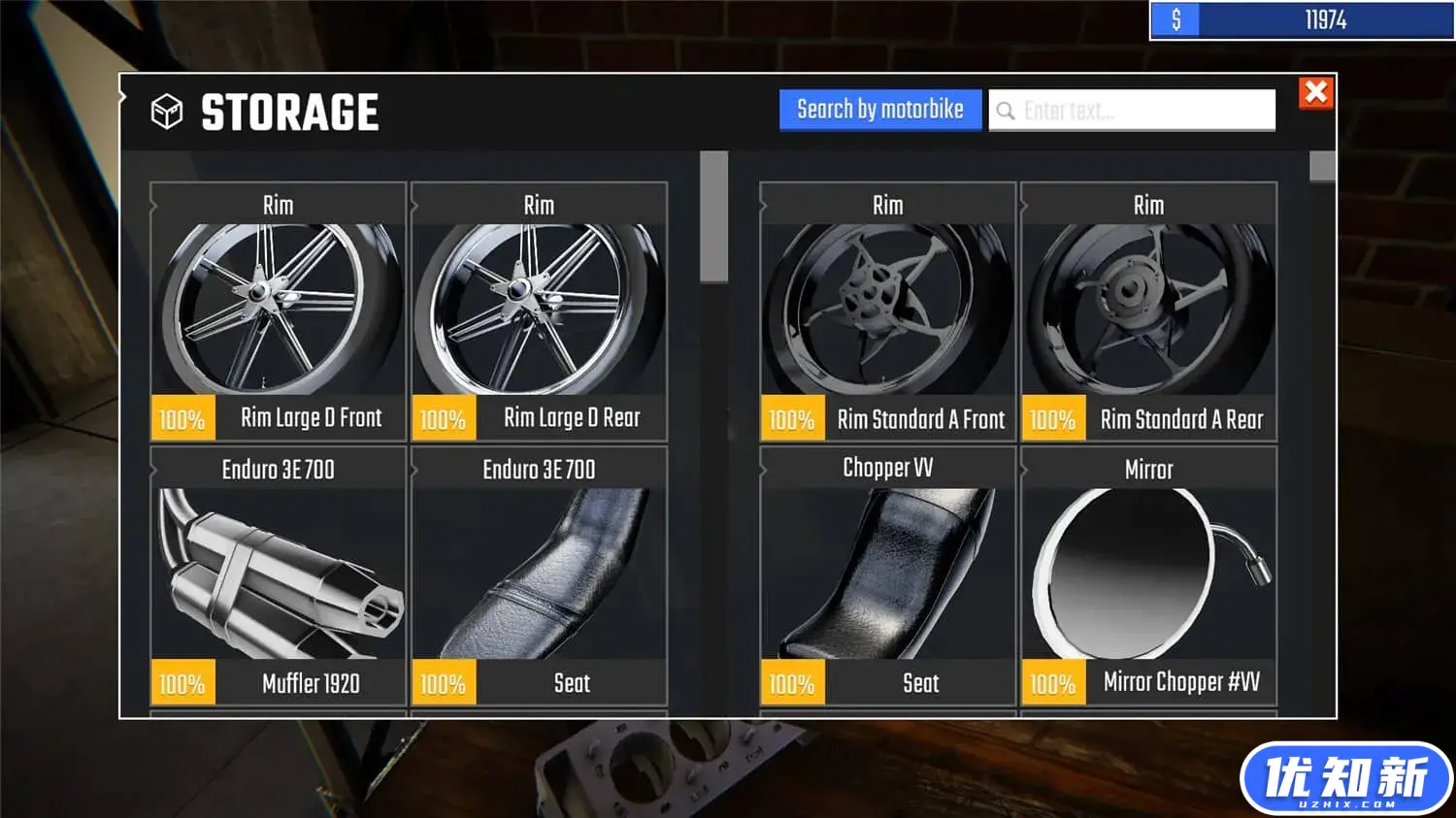Close the Storage window
1456x818 pixels.
click(1315, 93)
